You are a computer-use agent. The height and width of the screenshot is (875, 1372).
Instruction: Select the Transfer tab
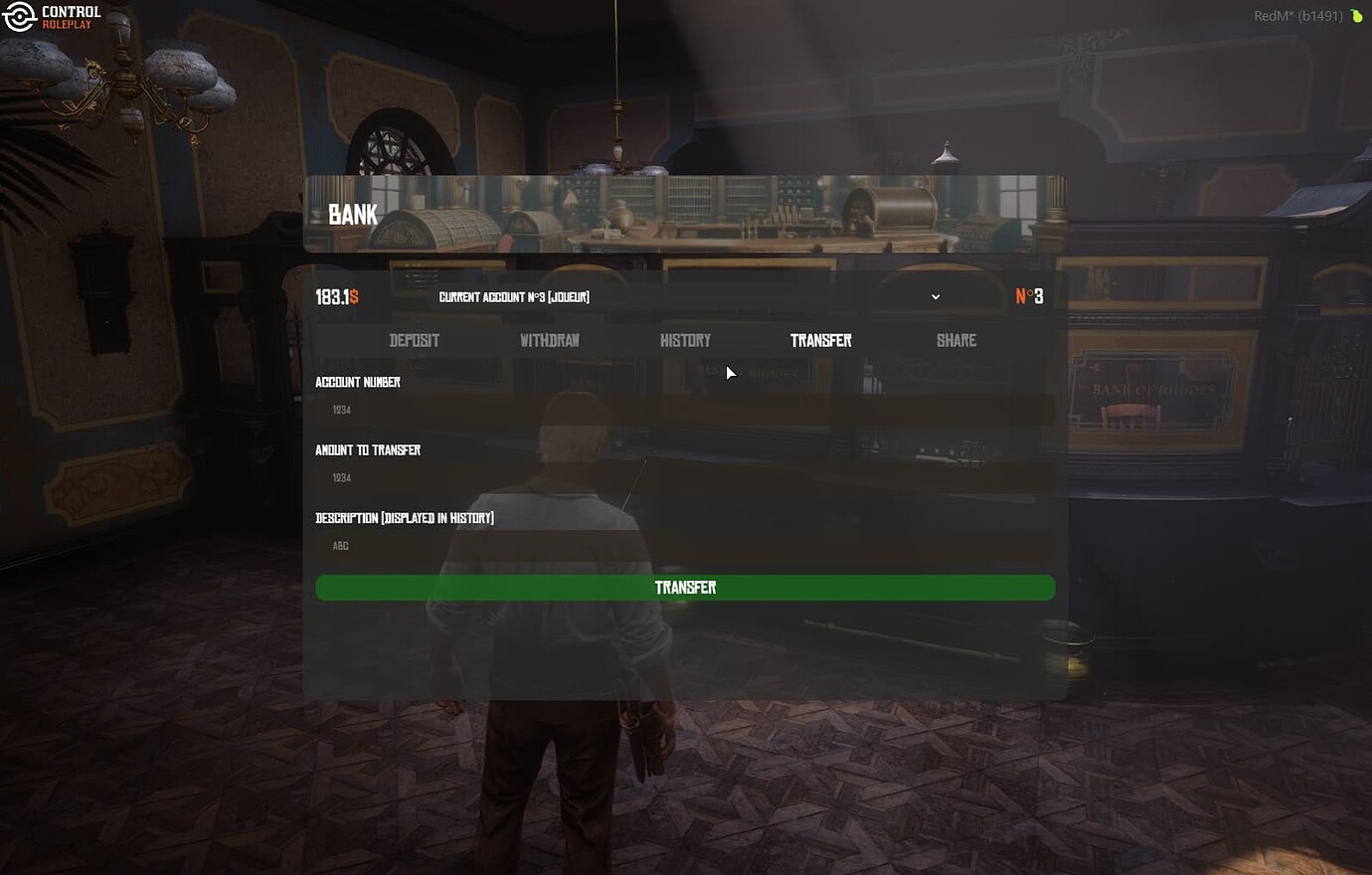tap(820, 340)
